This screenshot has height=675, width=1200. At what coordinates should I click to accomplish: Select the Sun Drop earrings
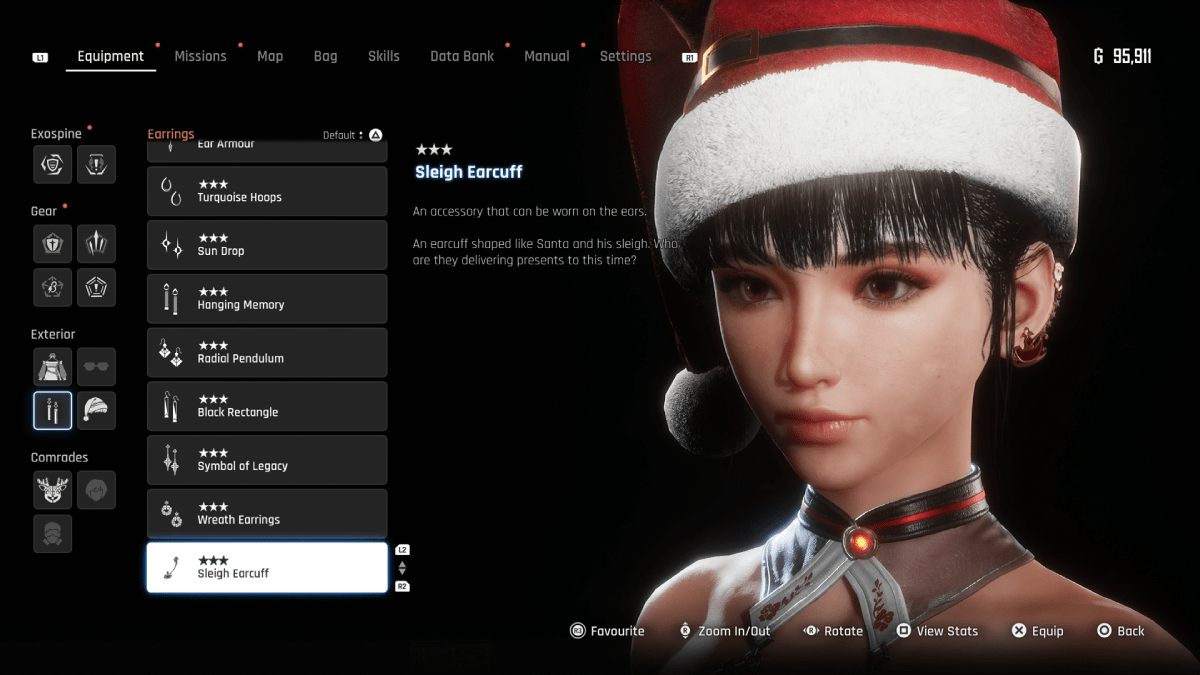click(267, 245)
